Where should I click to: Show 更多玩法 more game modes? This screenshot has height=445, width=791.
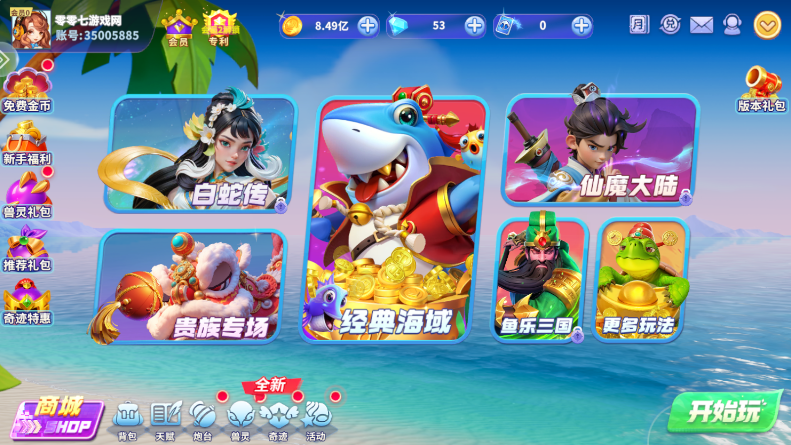point(640,280)
